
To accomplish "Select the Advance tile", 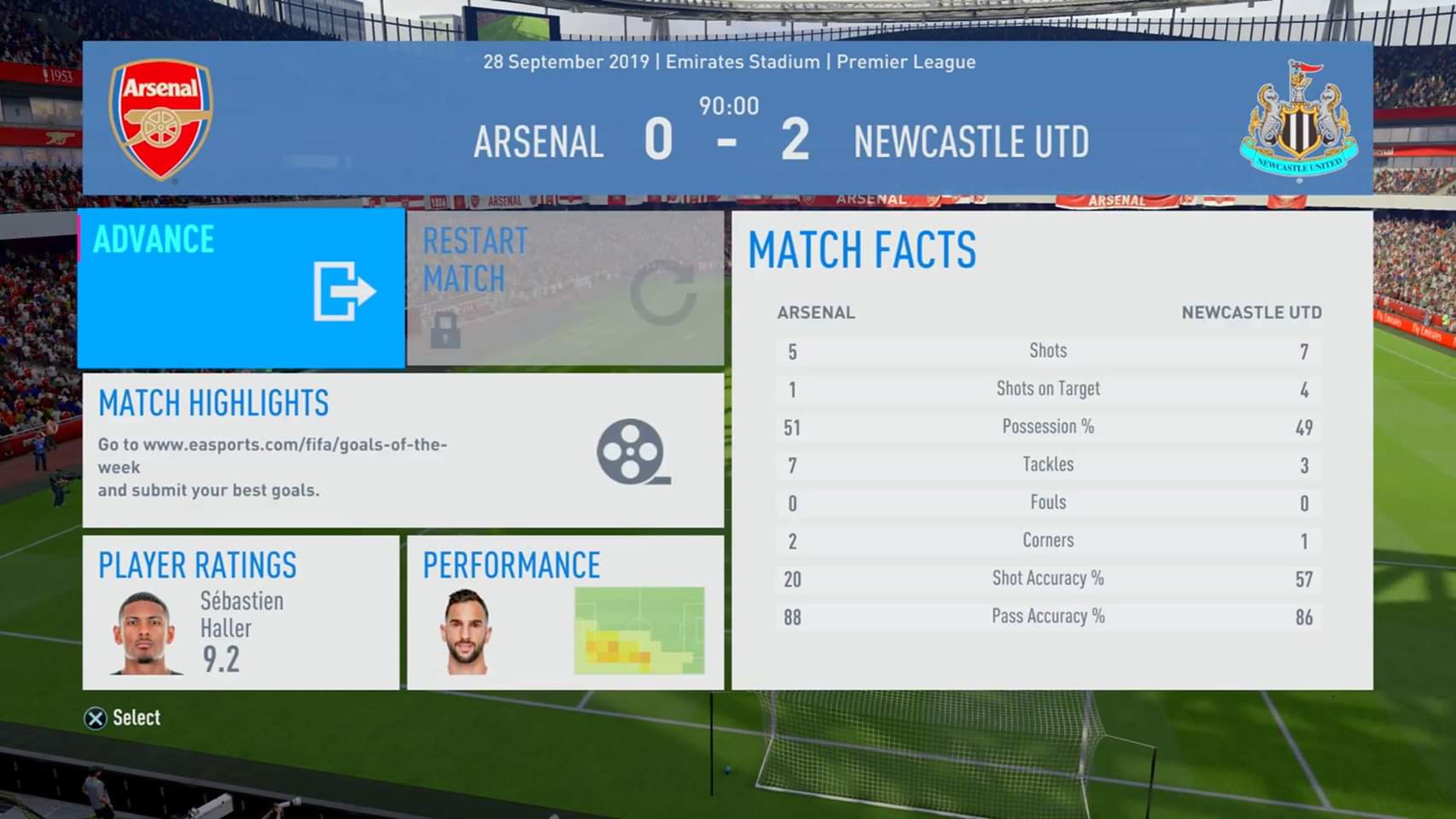I will [241, 288].
